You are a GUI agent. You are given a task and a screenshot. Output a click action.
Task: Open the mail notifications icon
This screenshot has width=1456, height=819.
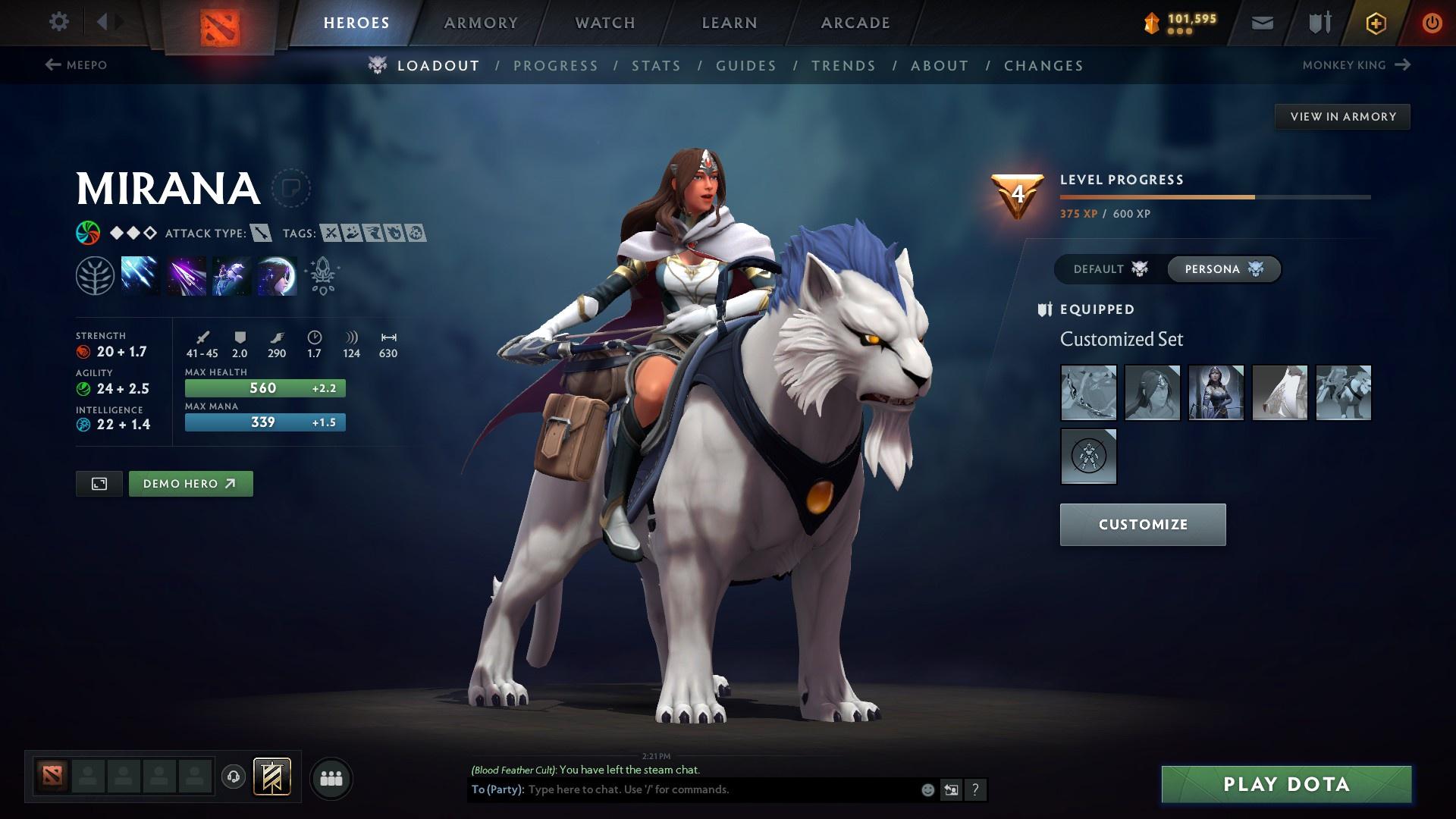[x=1261, y=22]
